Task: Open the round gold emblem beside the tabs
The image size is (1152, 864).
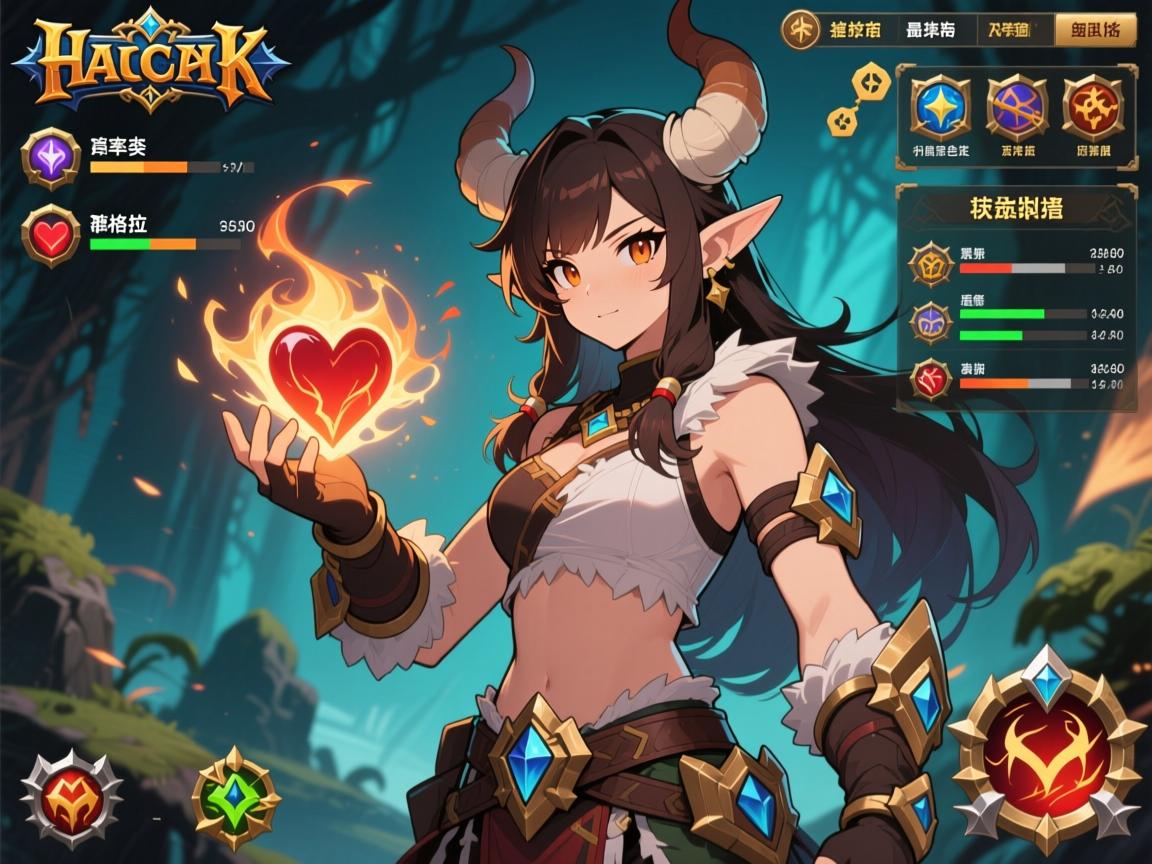Action: (x=799, y=29)
